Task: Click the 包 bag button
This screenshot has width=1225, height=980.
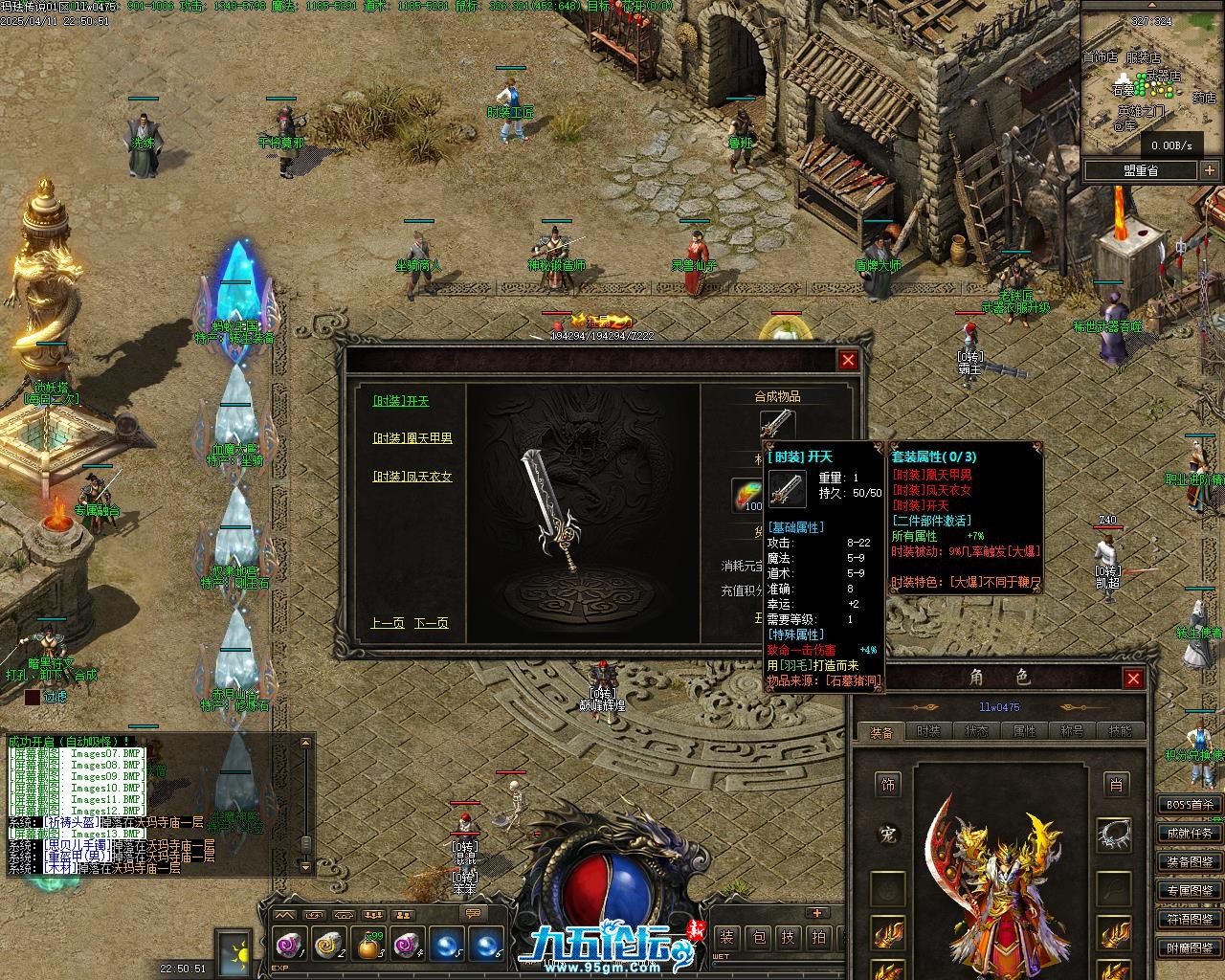Action: tap(757, 938)
